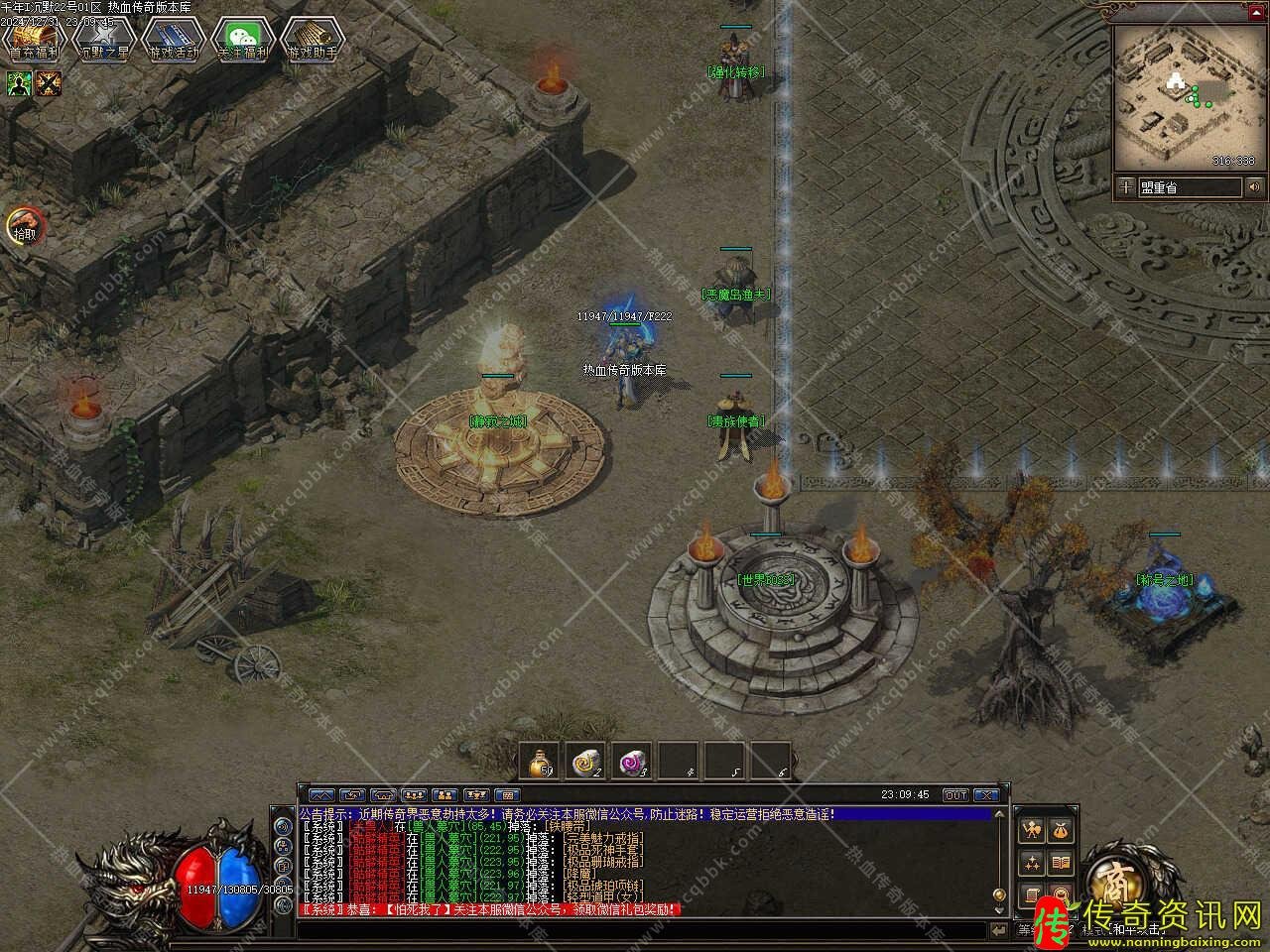This screenshot has width=1270, height=952.
Task: Use the yellow swirl scroll in slot 2
Action: 585,761
